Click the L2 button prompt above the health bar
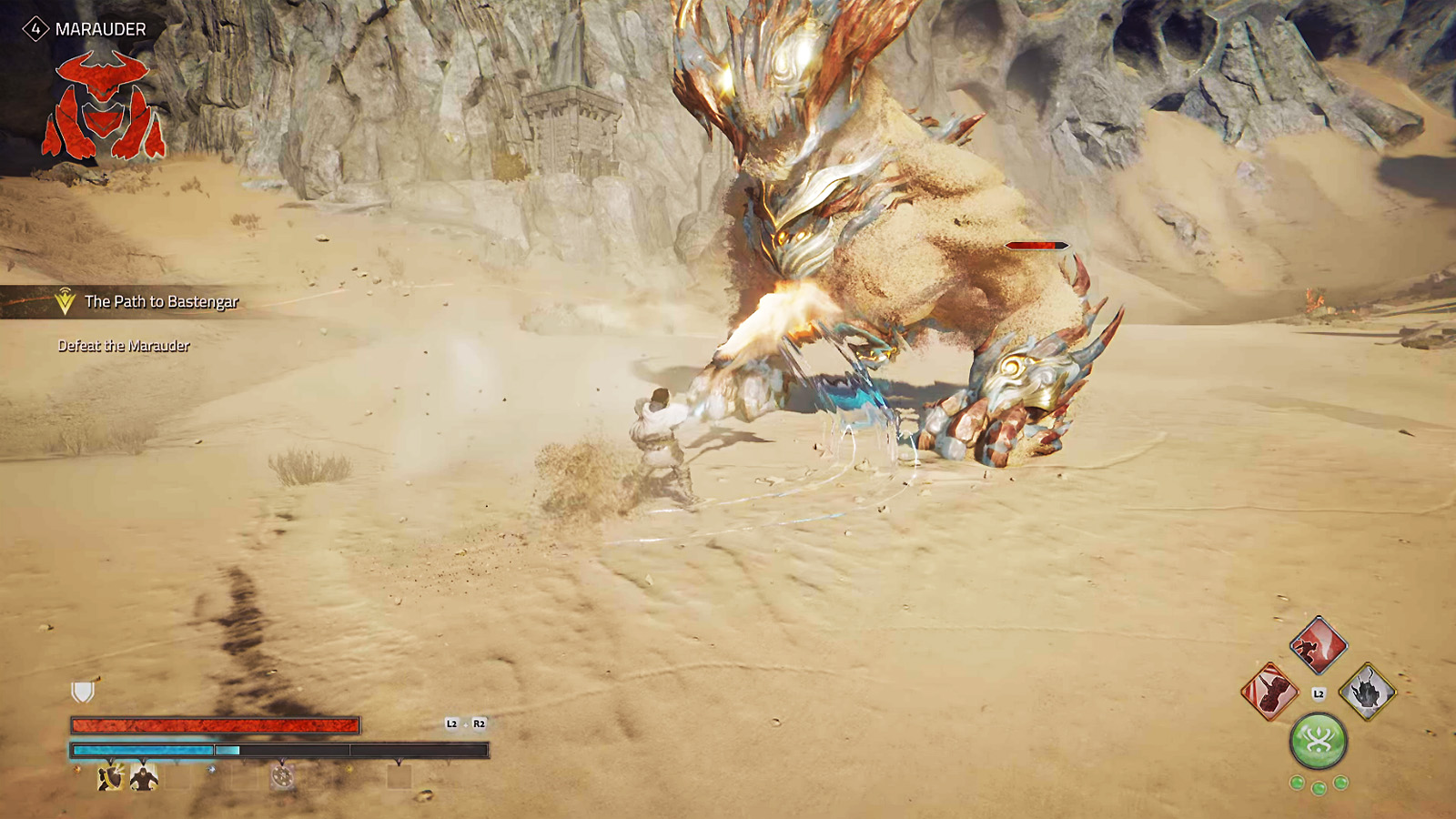 pyautogui.click(x=450, y=723)
